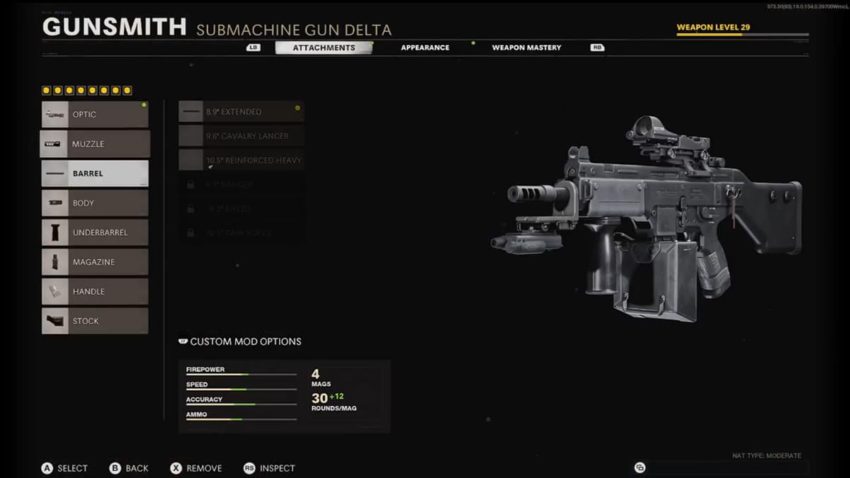
Task: Open the Underbarrel attachment category
Action: click(x=95, y=232)
